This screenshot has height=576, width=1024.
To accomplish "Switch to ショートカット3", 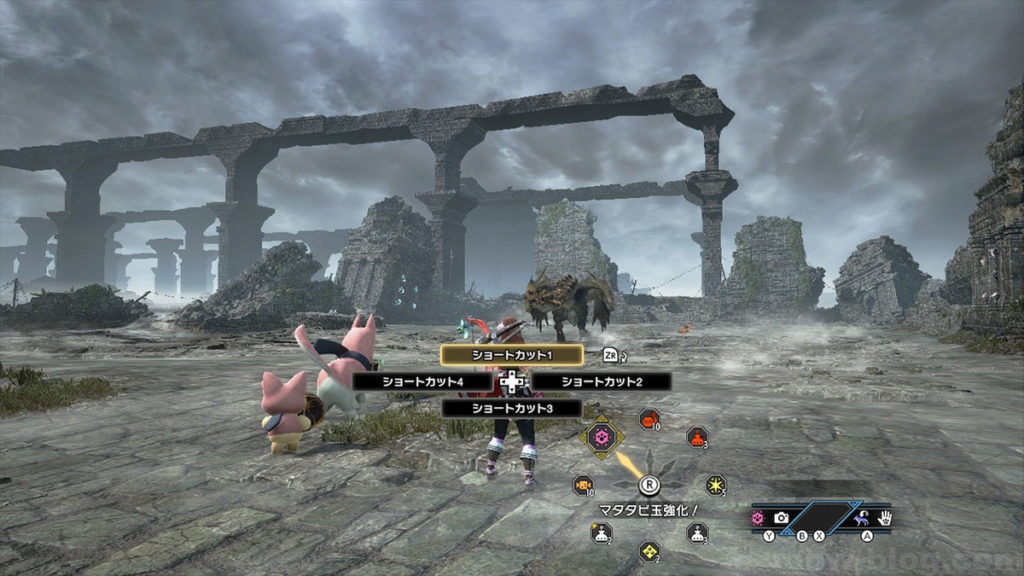I will pos(497,408).
